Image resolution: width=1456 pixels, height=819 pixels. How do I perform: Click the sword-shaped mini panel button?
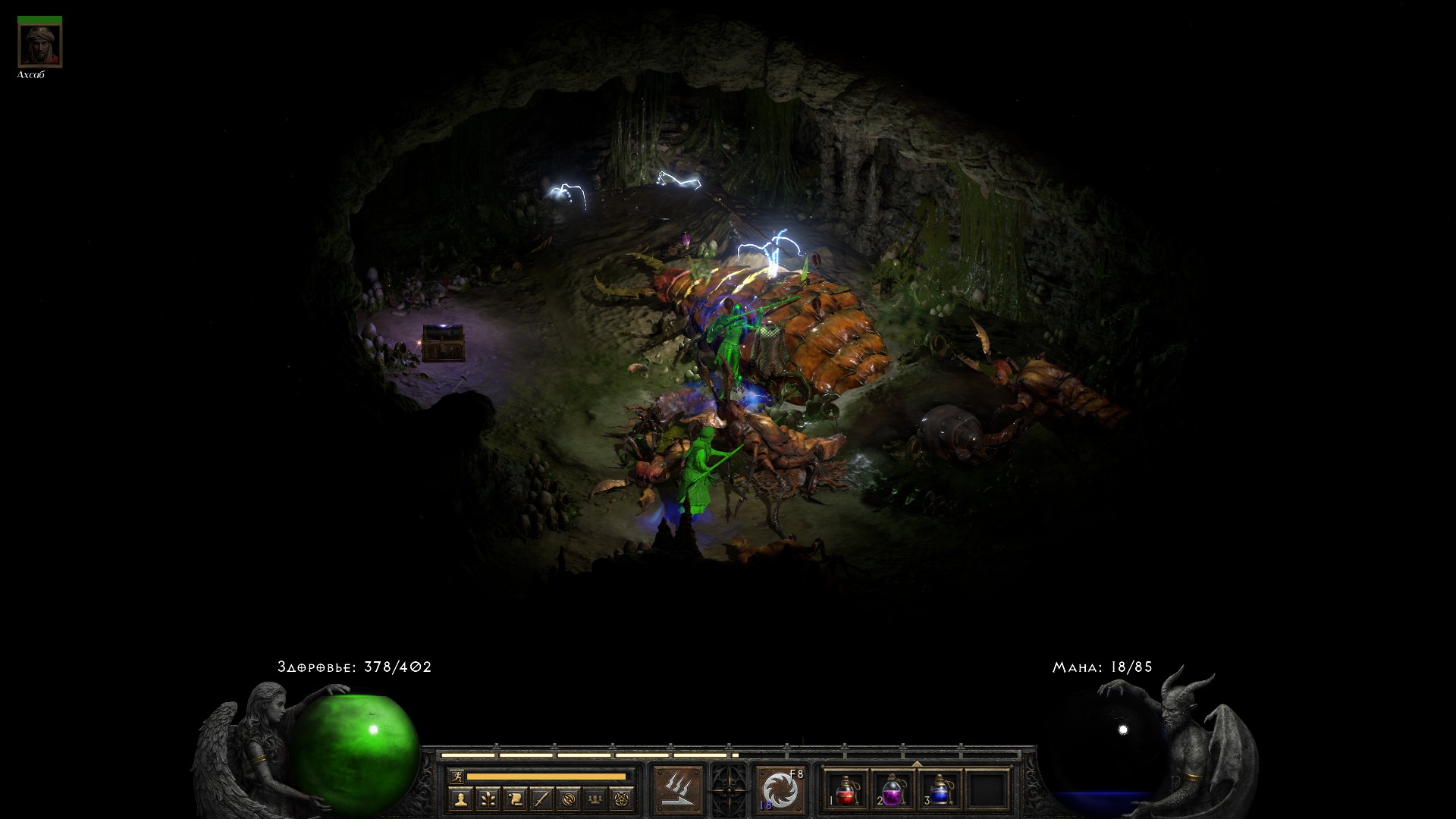tap(541, 799)
